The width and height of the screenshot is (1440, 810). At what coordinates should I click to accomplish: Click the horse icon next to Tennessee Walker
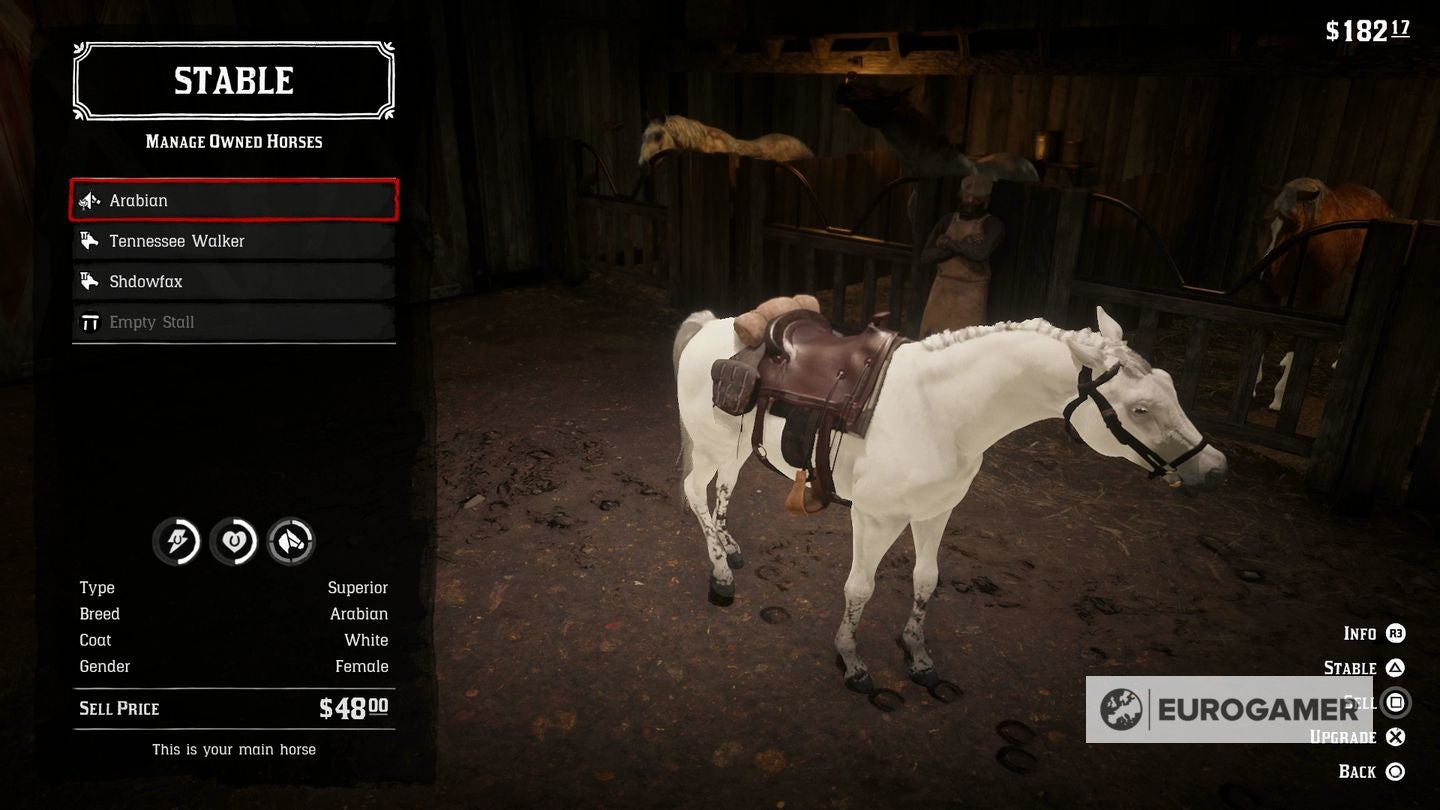click(89, 240)
